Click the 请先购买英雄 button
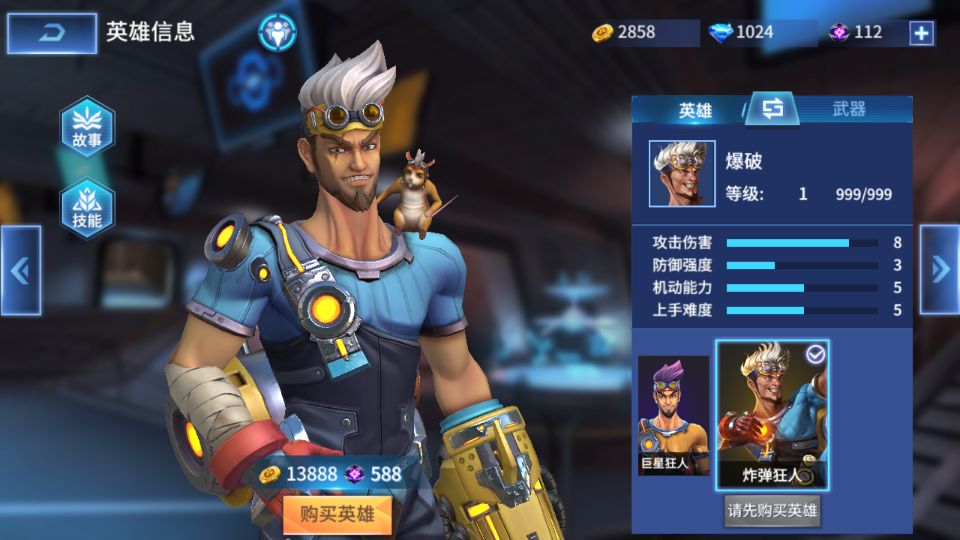960x540 pixels. tap(772, 511)
